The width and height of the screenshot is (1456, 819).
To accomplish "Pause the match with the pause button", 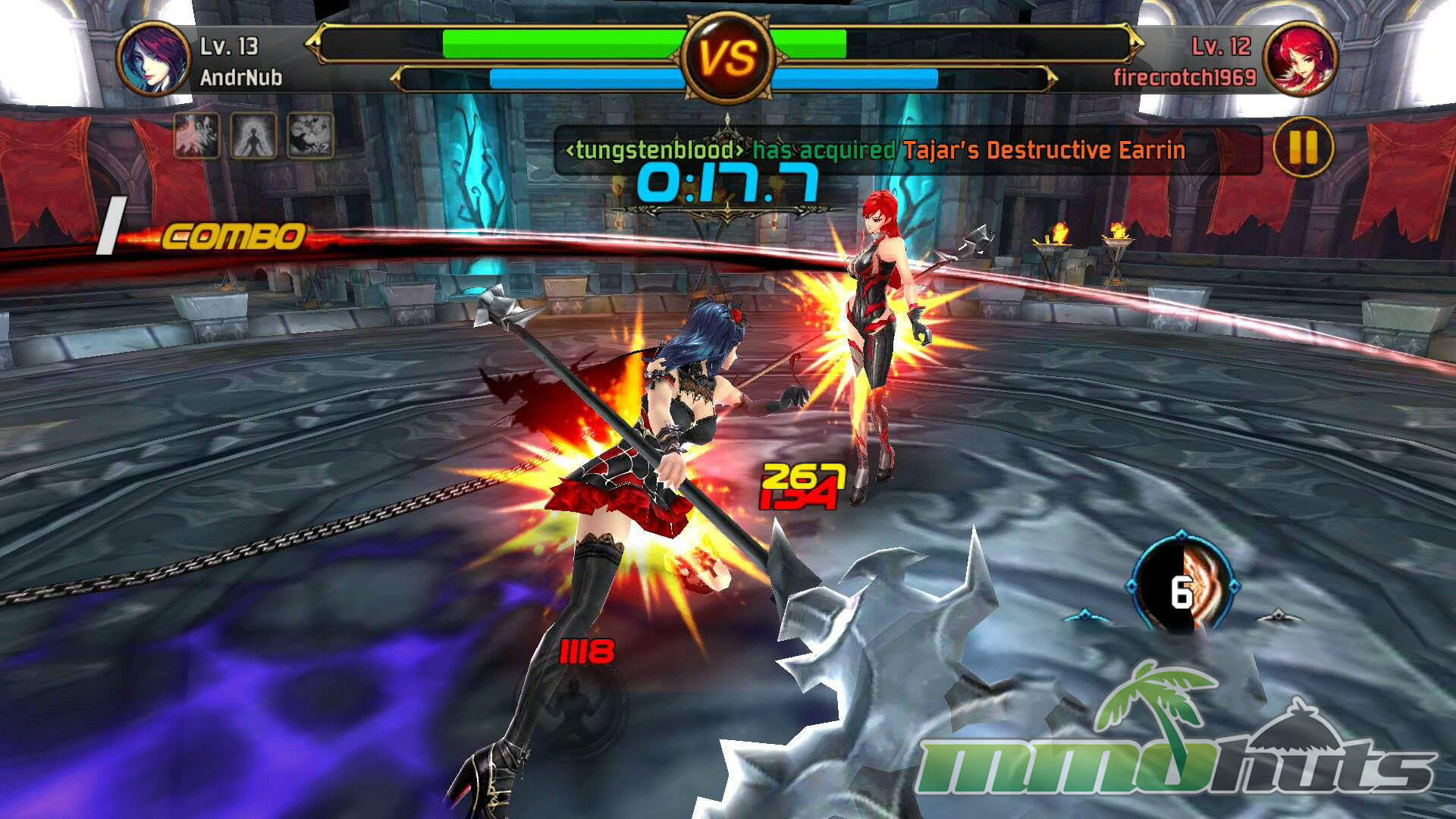I will point(1302,149).
